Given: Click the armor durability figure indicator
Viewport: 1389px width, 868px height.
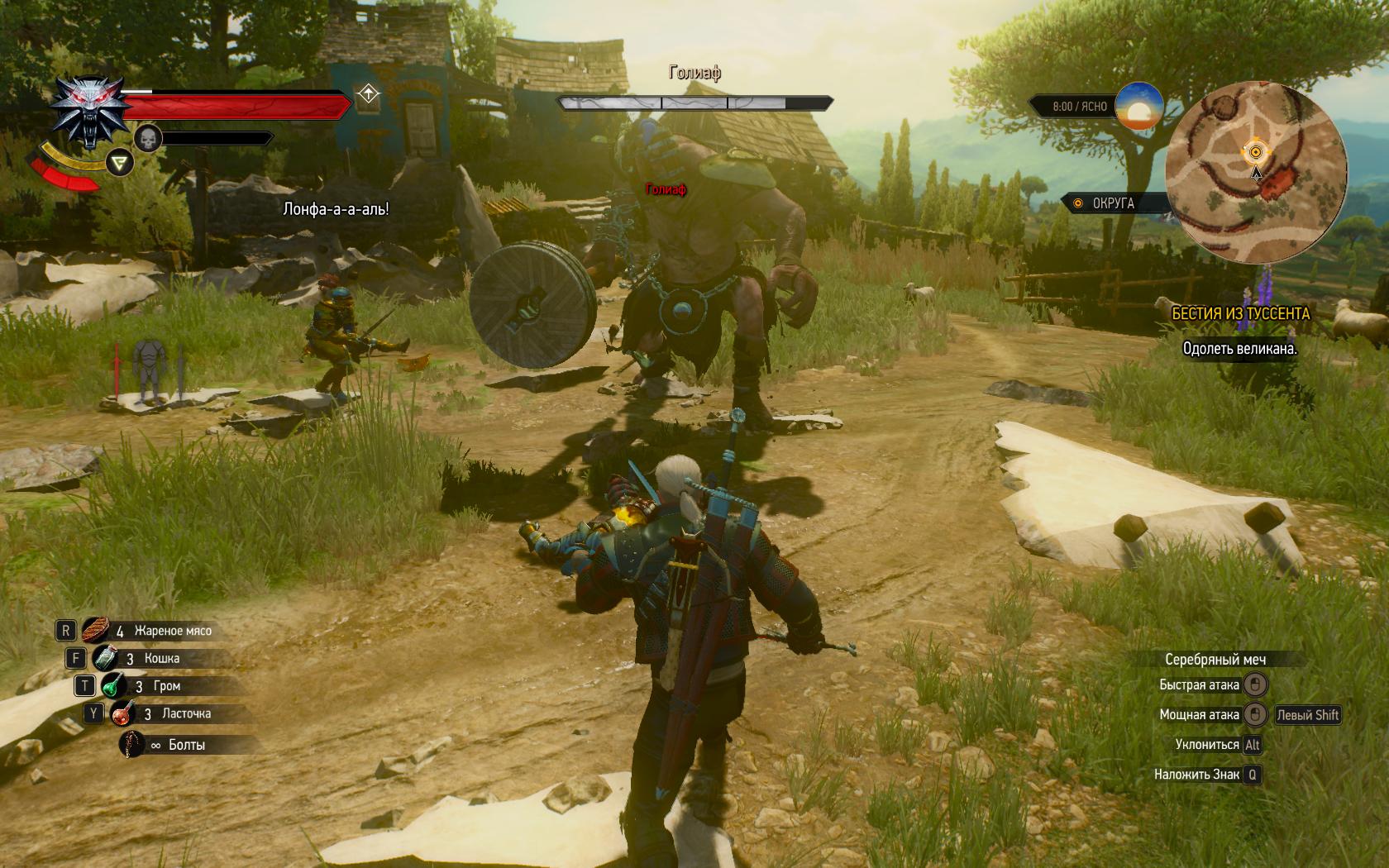Looking at the screenshot, I should [x=149, y=370].
